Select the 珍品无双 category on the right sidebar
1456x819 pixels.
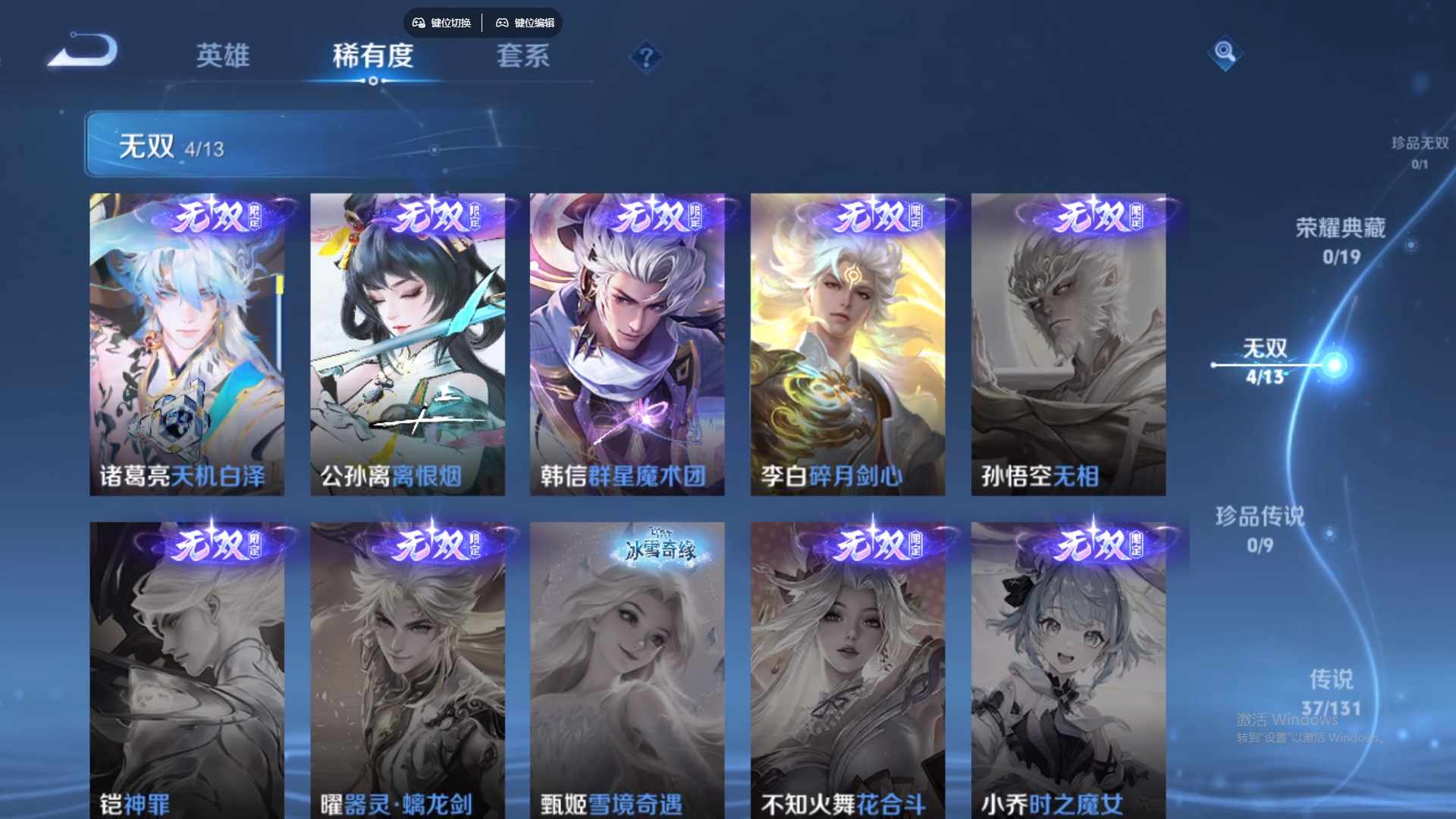point(1421,148)
